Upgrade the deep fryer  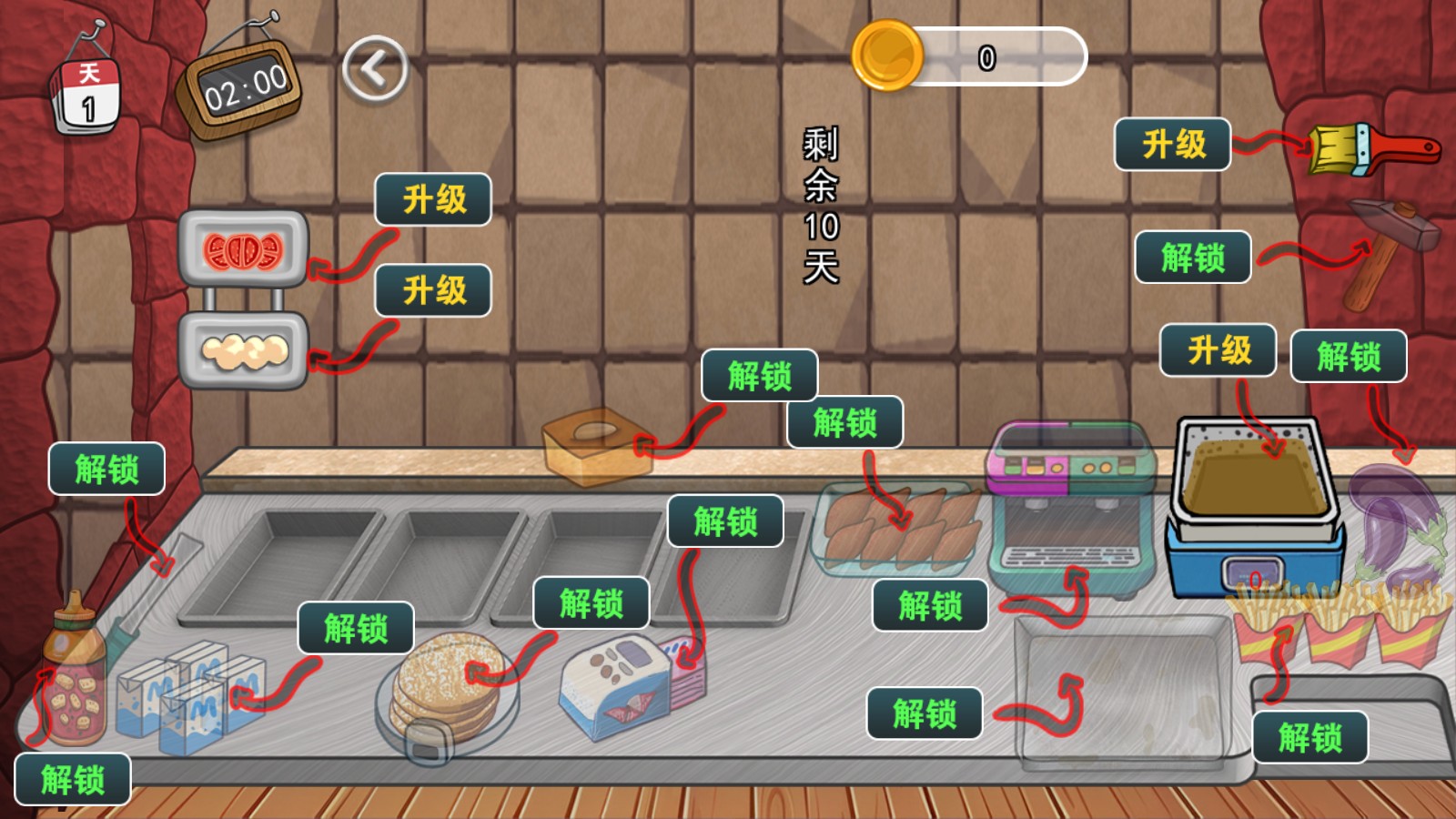(1218, 350)
